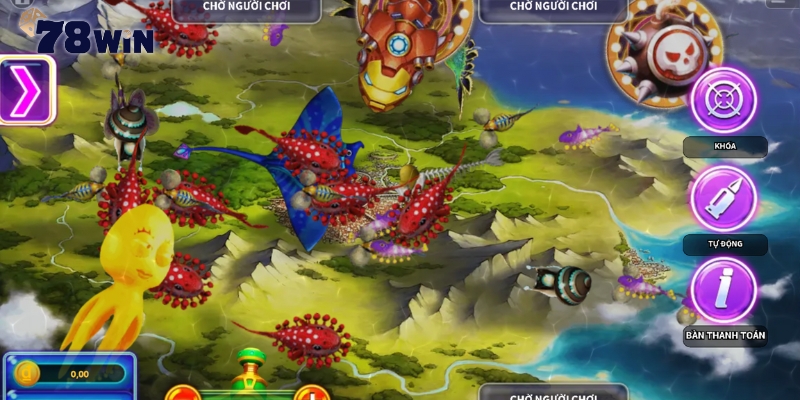Increase bet with the cannon's plus button
Image resolution: width=800 pixels, height=400 pixels.
[312, 394]
